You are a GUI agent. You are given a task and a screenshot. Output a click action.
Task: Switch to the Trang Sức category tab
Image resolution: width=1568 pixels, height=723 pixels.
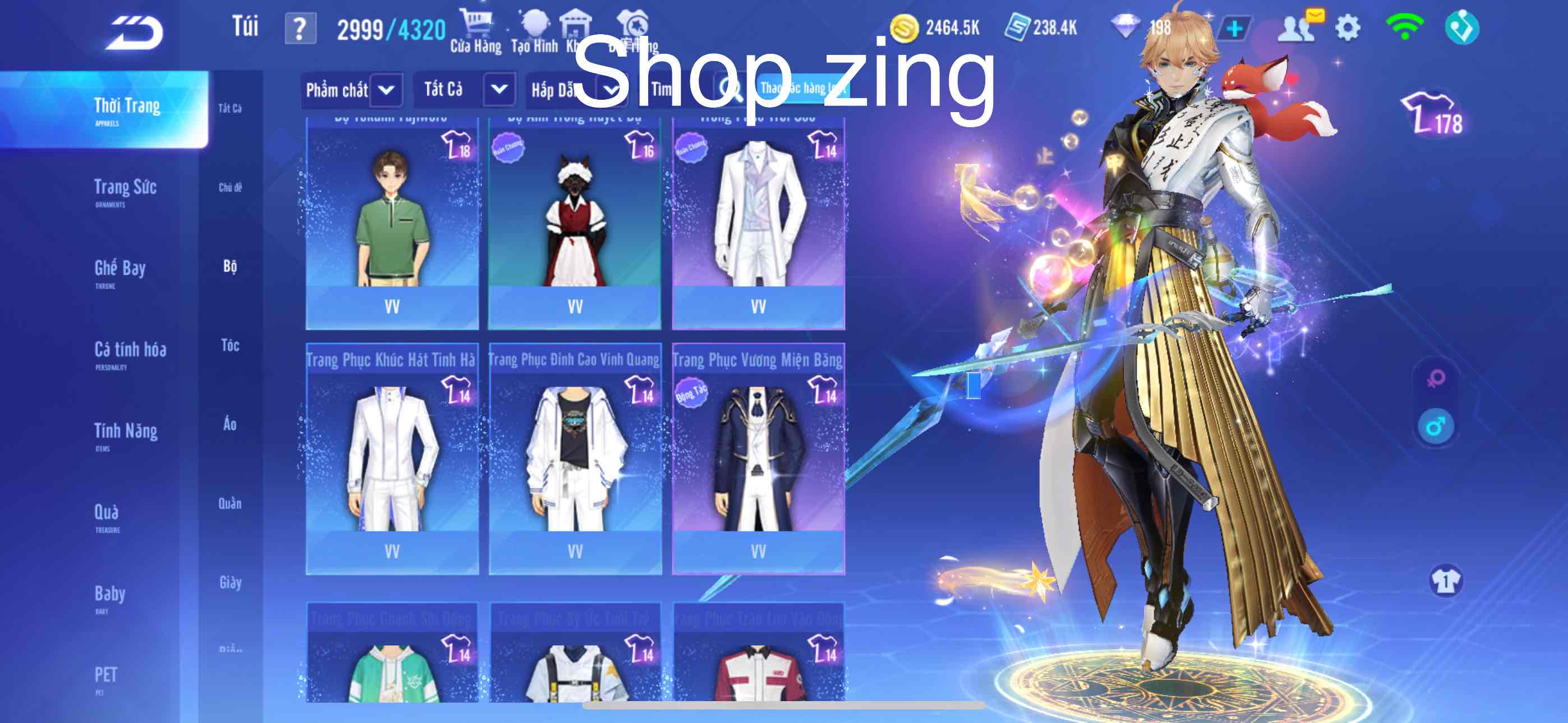[x=125, y=189]
